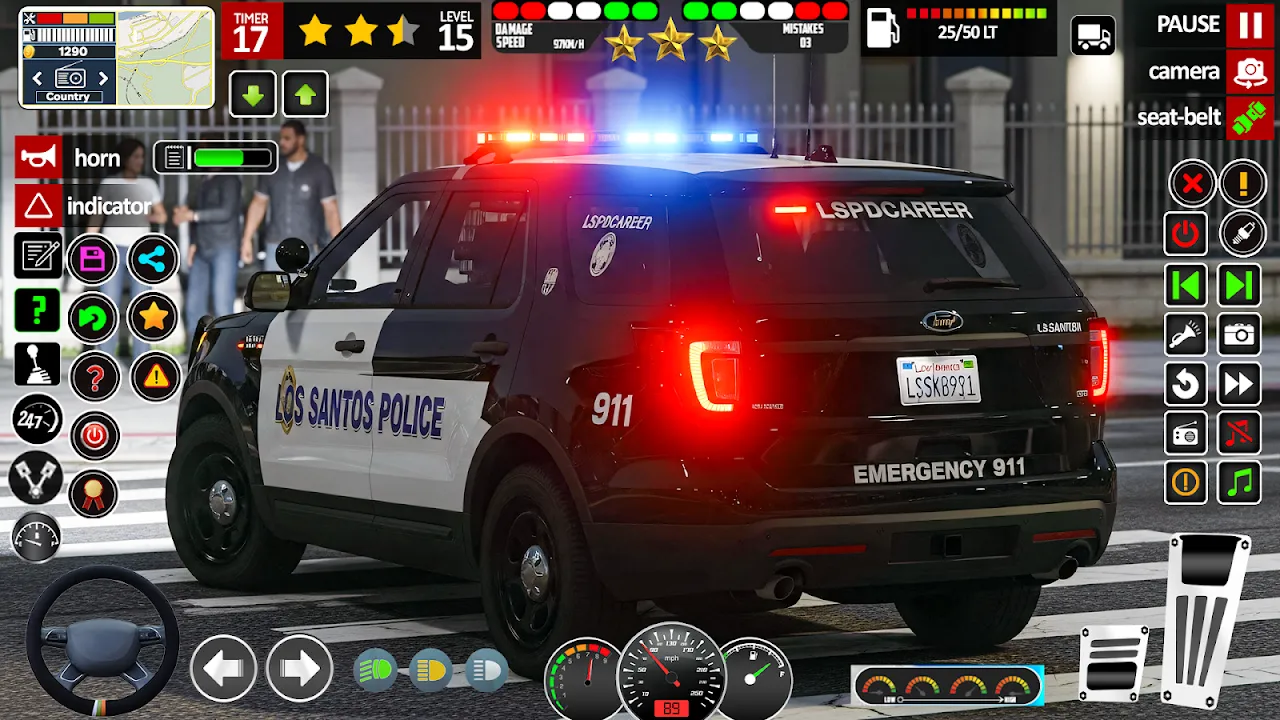1280x720 pixels.
Task: Sound the horn
Action: [39, 158]
